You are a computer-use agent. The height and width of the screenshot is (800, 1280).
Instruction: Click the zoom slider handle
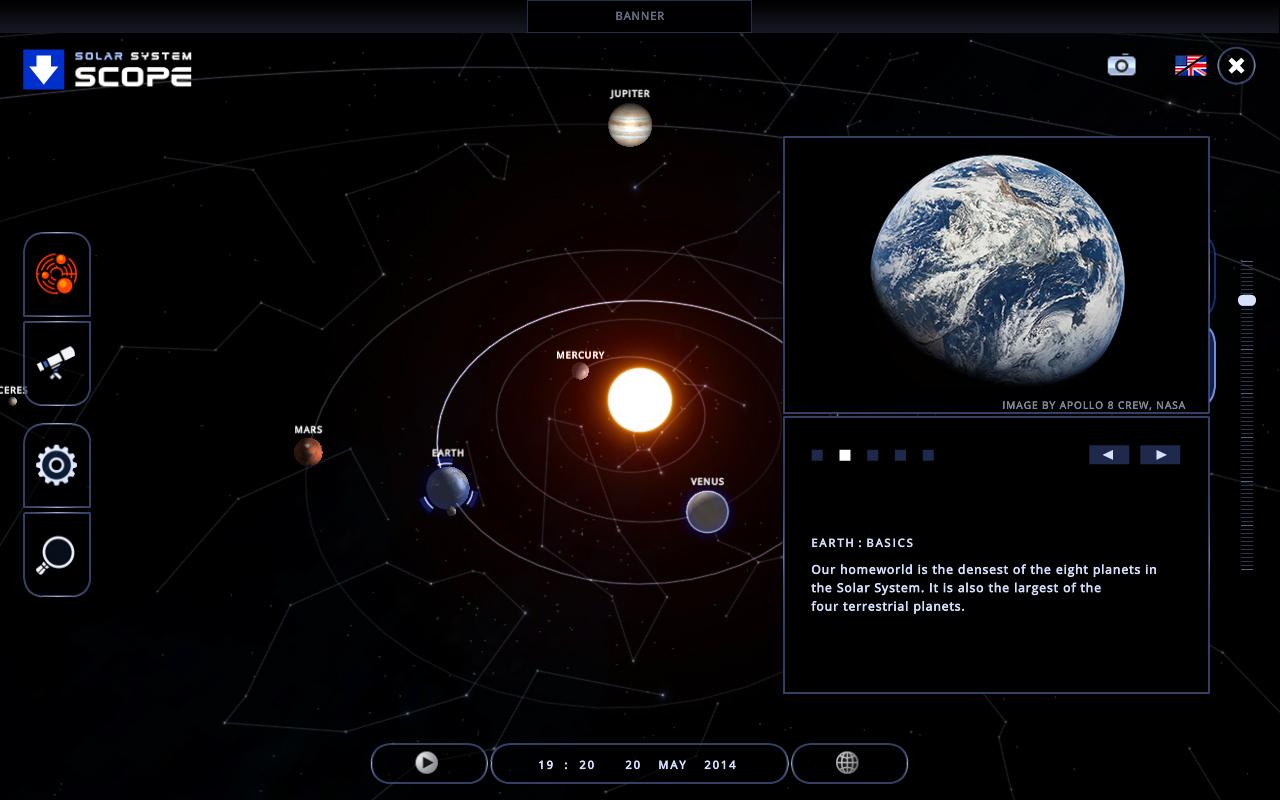(1247, 300)
